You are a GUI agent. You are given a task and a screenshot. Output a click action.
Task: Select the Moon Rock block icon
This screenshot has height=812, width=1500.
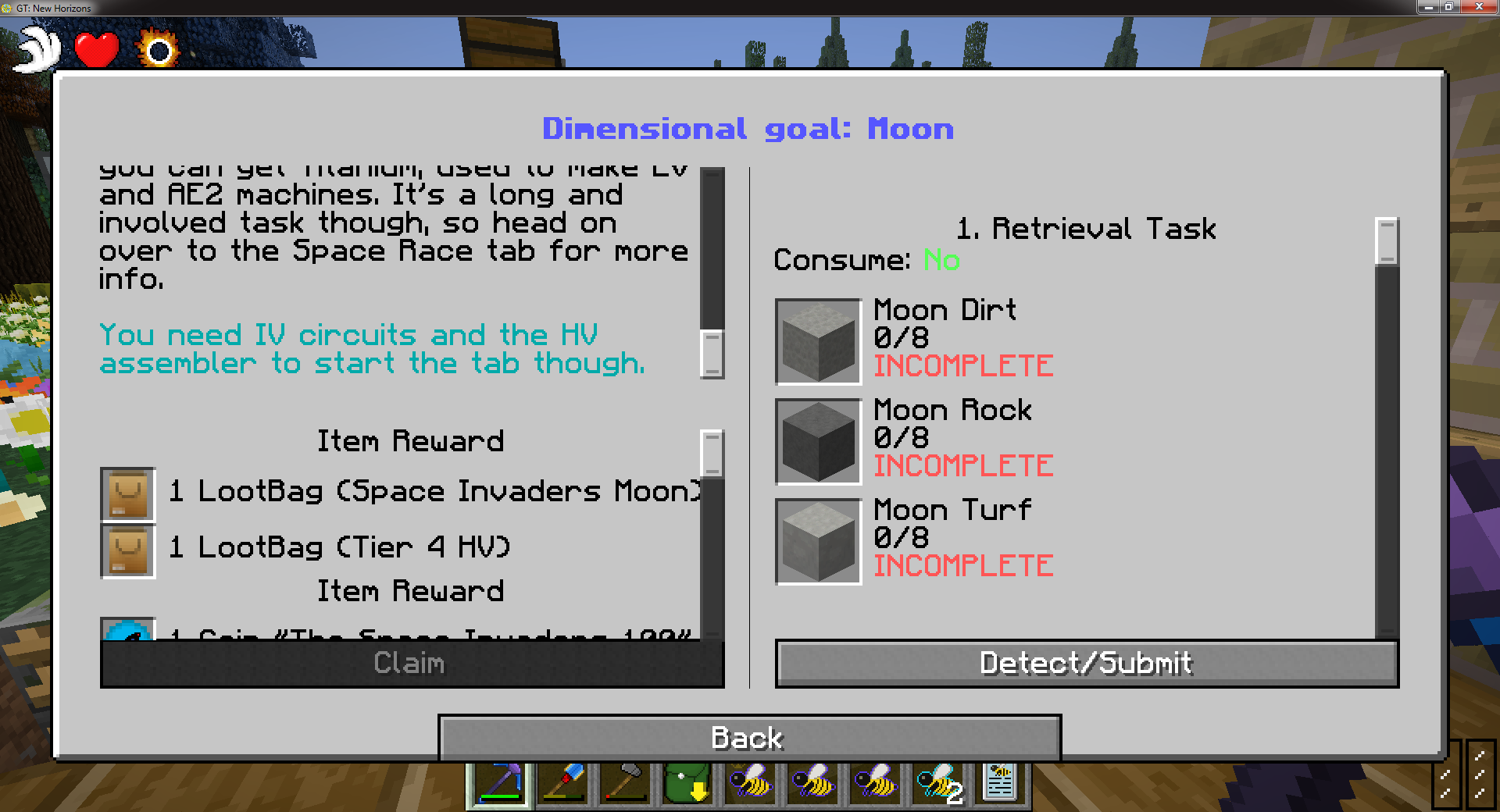[x=818, y=441]
